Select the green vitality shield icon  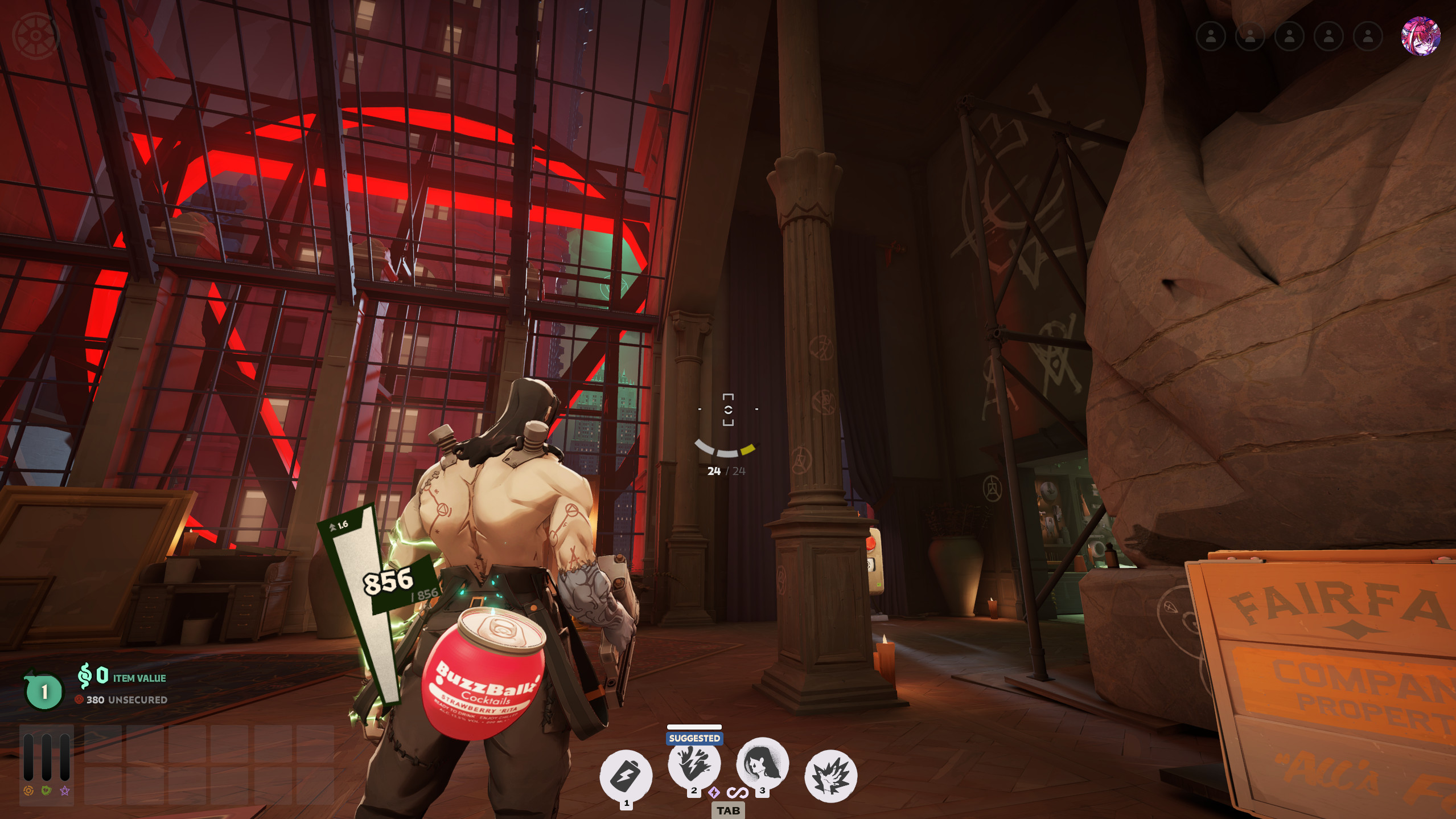[x=47, y=791]
